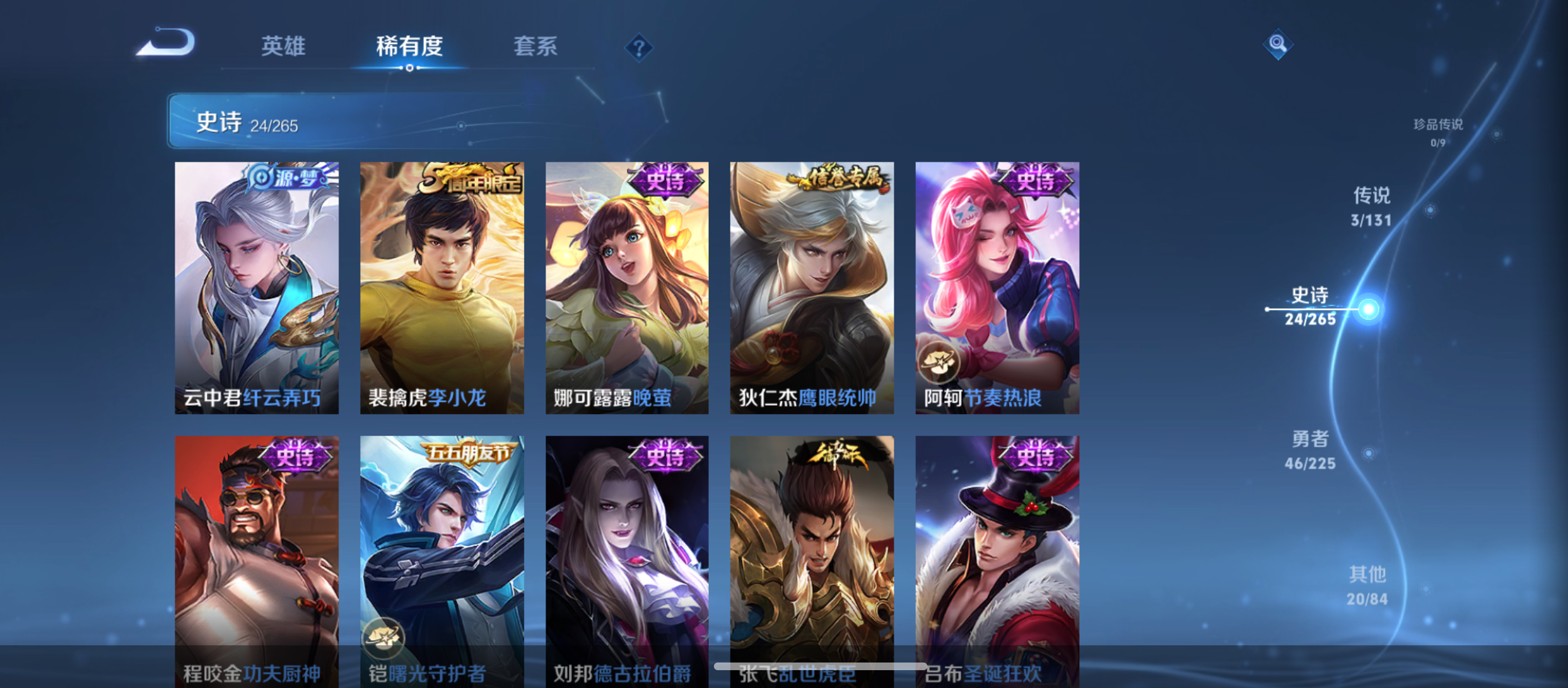Open 珍品传说 0/9 category
The width and height of the screenshot is (1568, 688).
1438,133
